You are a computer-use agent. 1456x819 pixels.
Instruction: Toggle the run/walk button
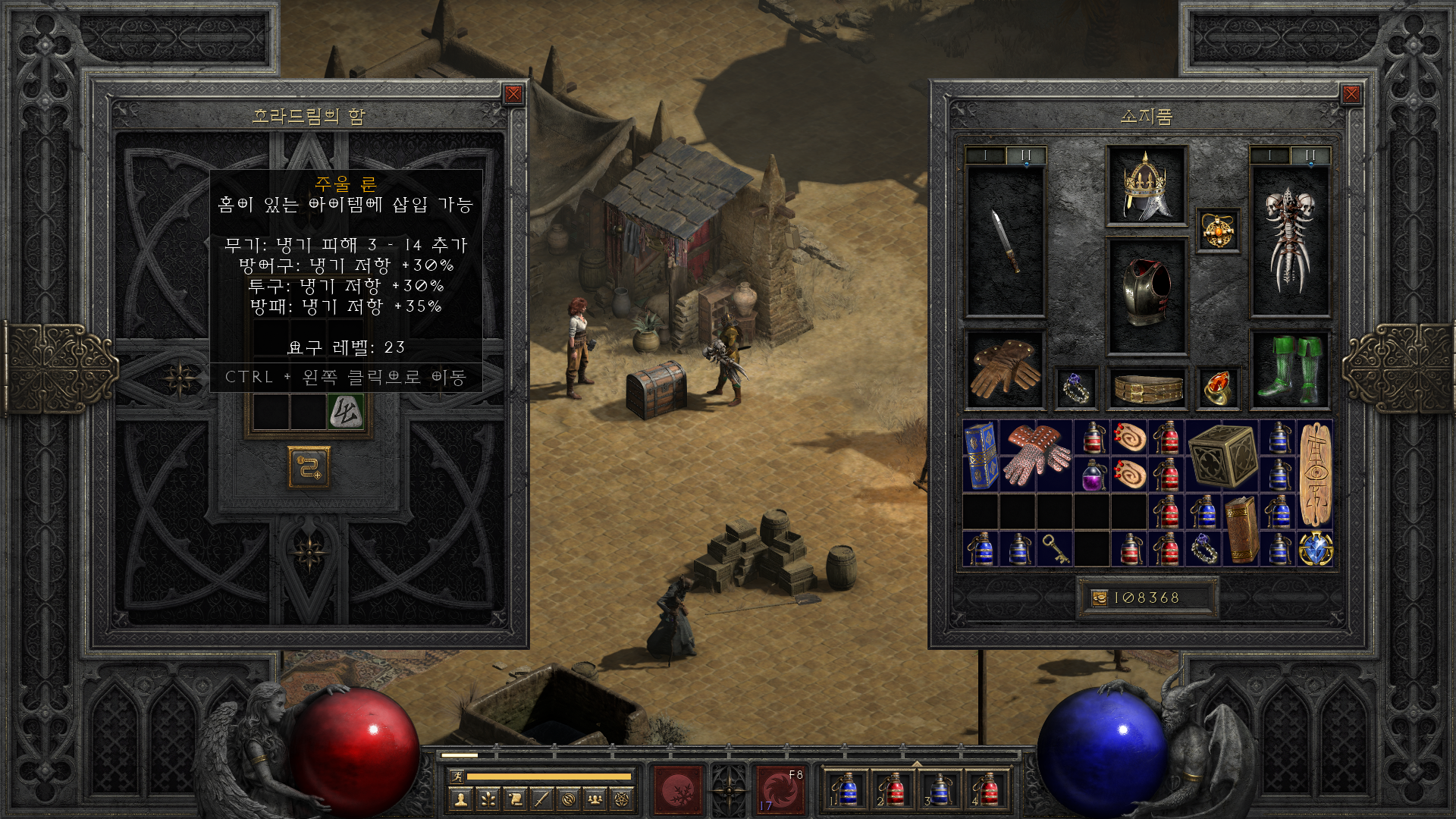[x=457, y=776]
